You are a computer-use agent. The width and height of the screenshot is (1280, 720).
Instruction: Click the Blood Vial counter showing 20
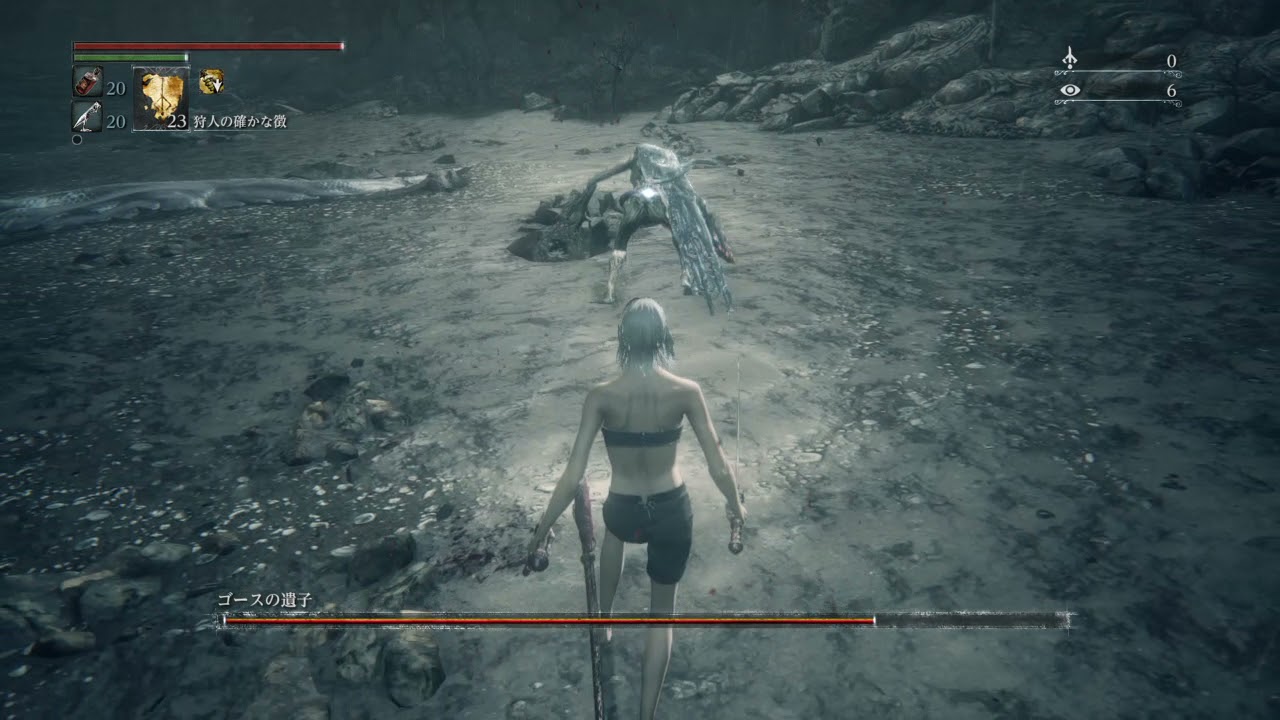coord(117,88)
